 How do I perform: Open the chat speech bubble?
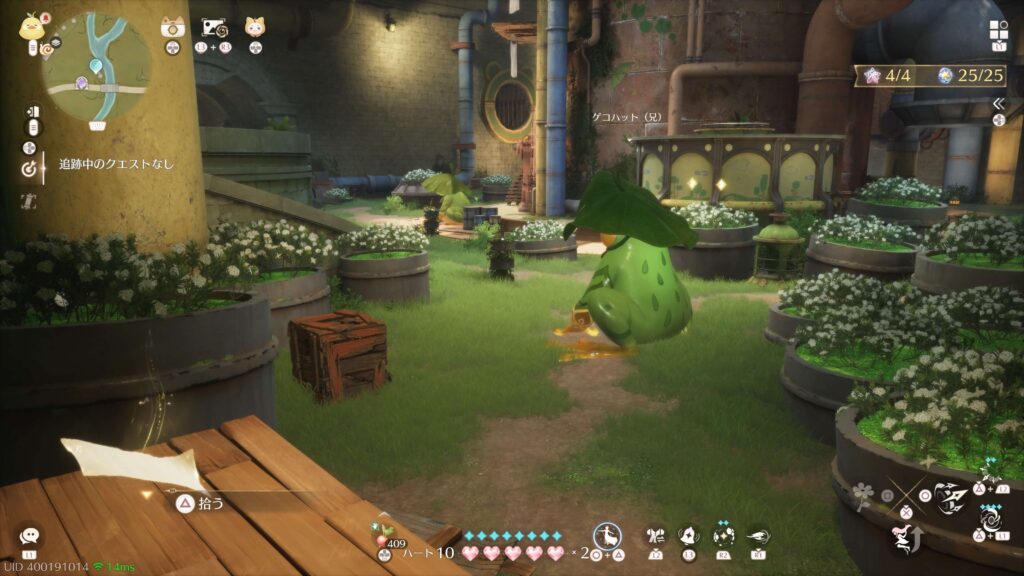click(x=30, y=537)
